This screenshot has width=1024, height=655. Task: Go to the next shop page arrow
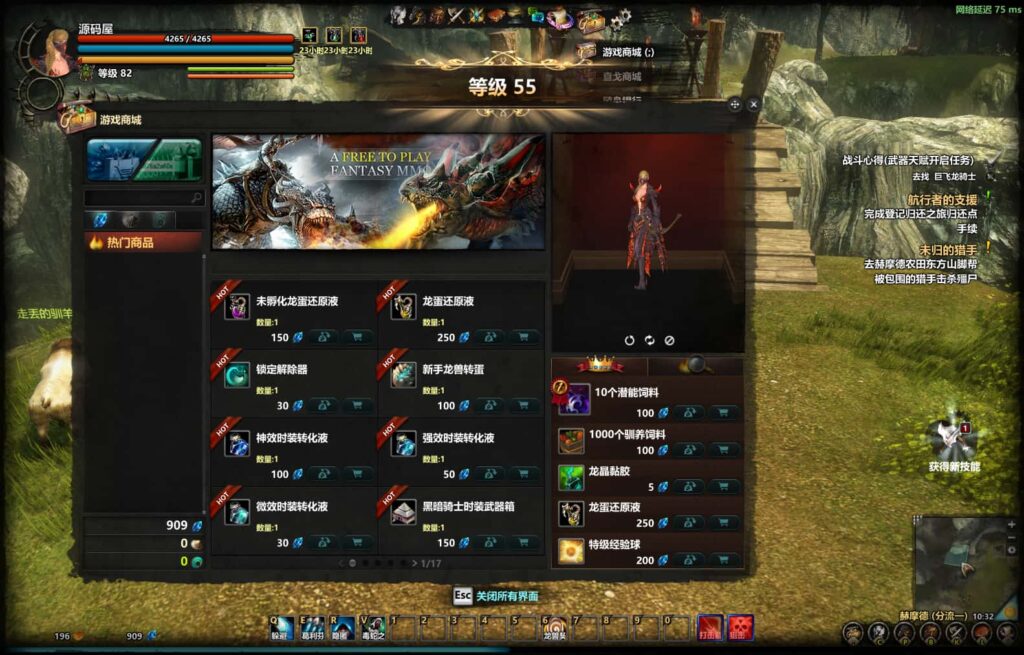[x=415, y=563]
